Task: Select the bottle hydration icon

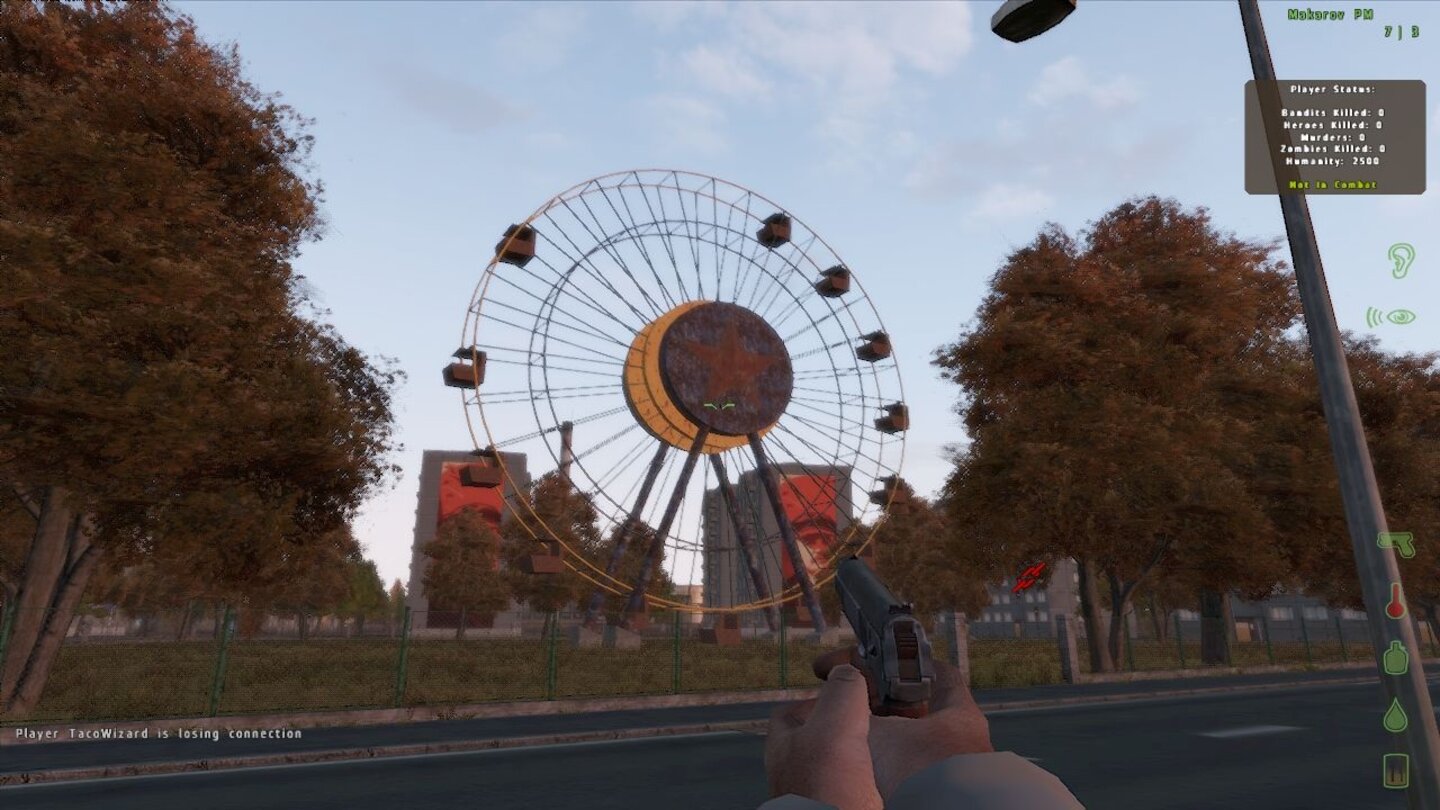Action: pos(1395,658)
